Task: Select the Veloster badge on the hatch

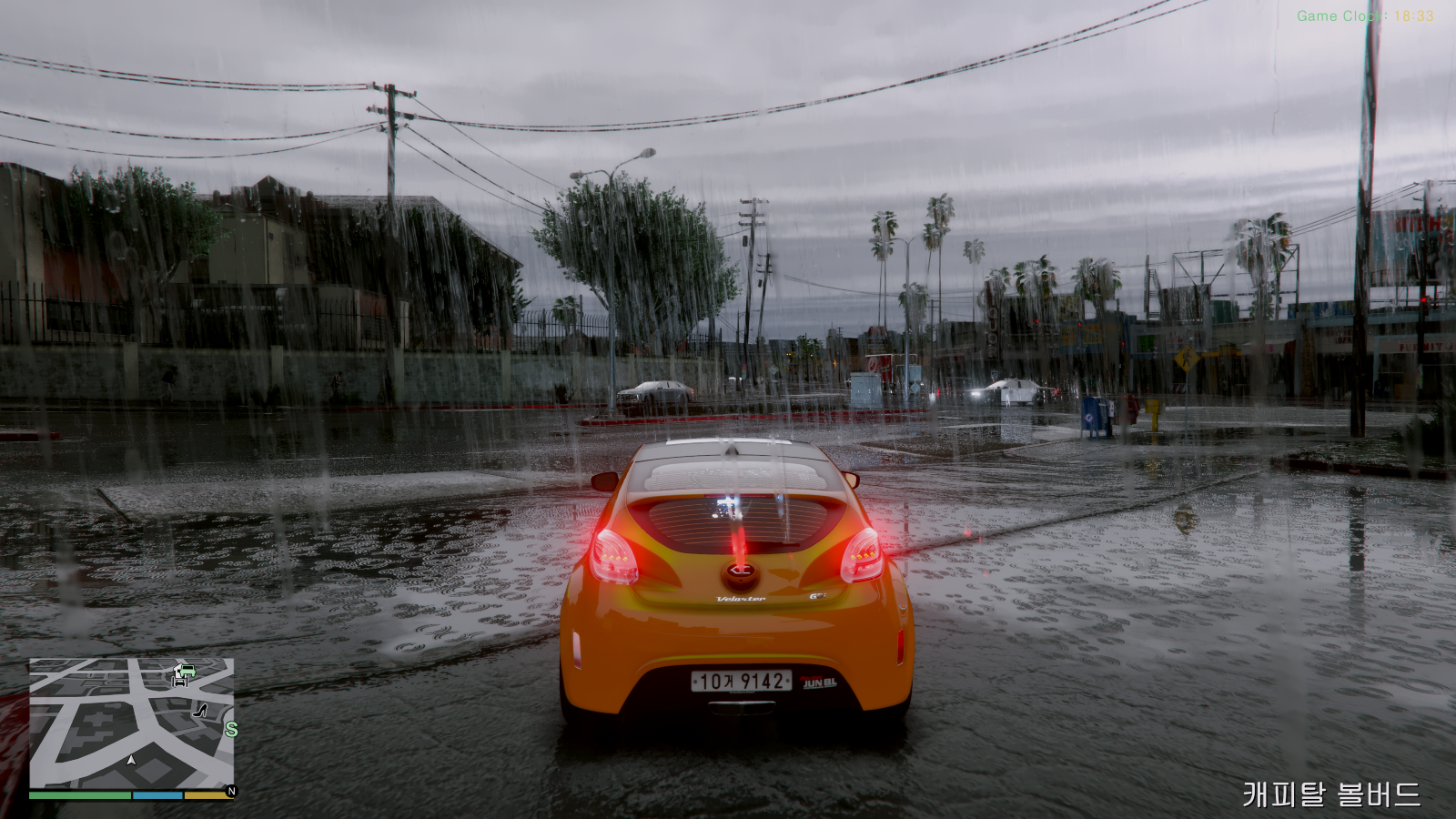Action: (x=742, y=599)
